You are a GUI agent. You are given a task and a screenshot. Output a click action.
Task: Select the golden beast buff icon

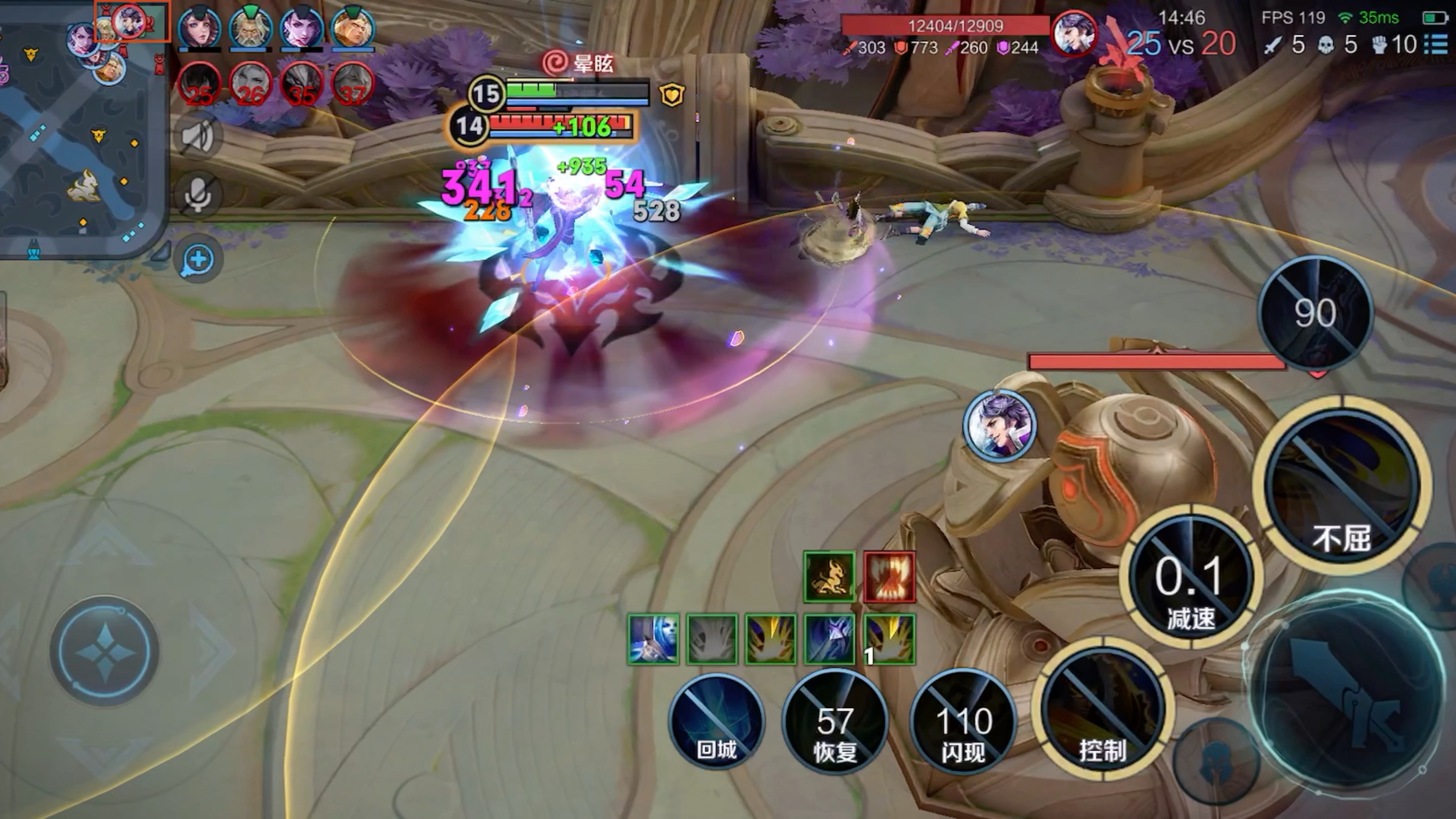coord(829,577)
